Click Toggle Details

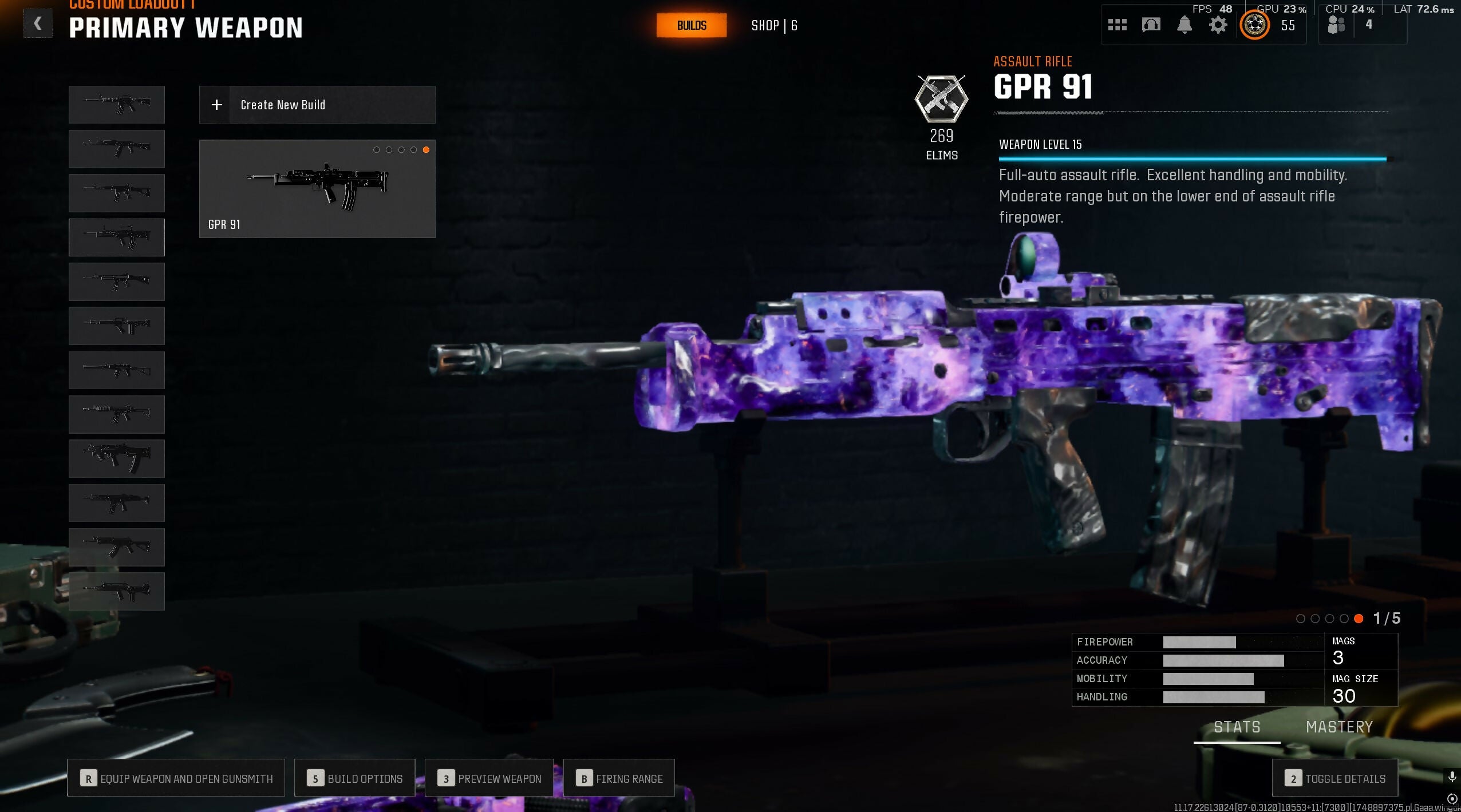coord(1335,778)
